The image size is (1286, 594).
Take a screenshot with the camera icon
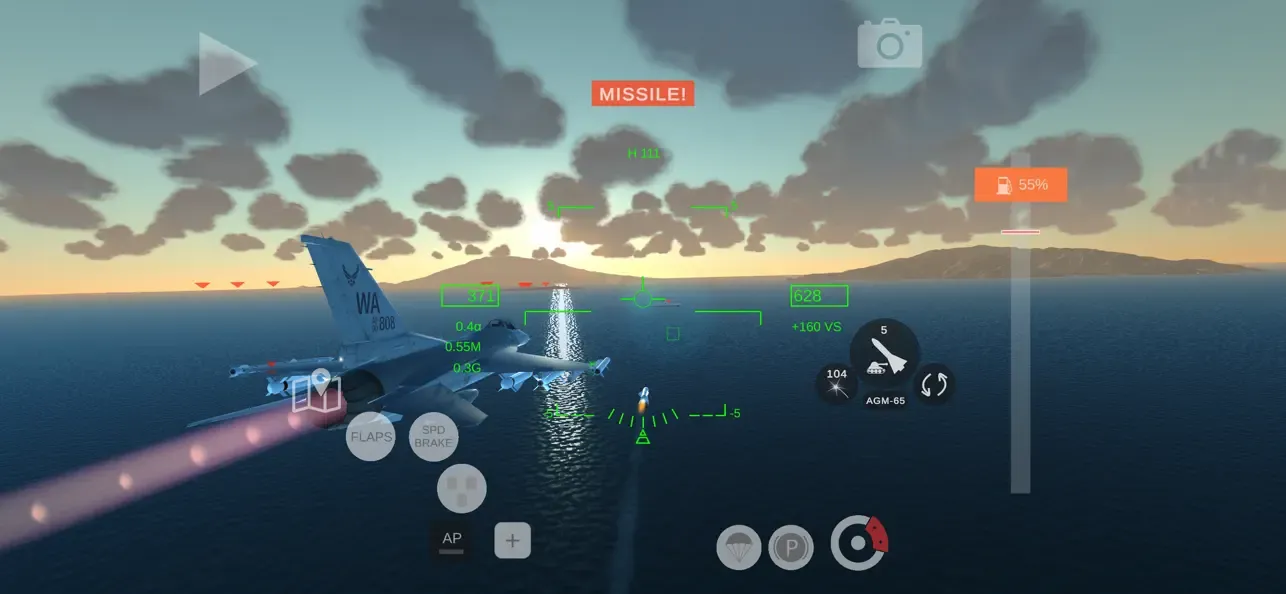pyautogui.click(x=889, y=44)
